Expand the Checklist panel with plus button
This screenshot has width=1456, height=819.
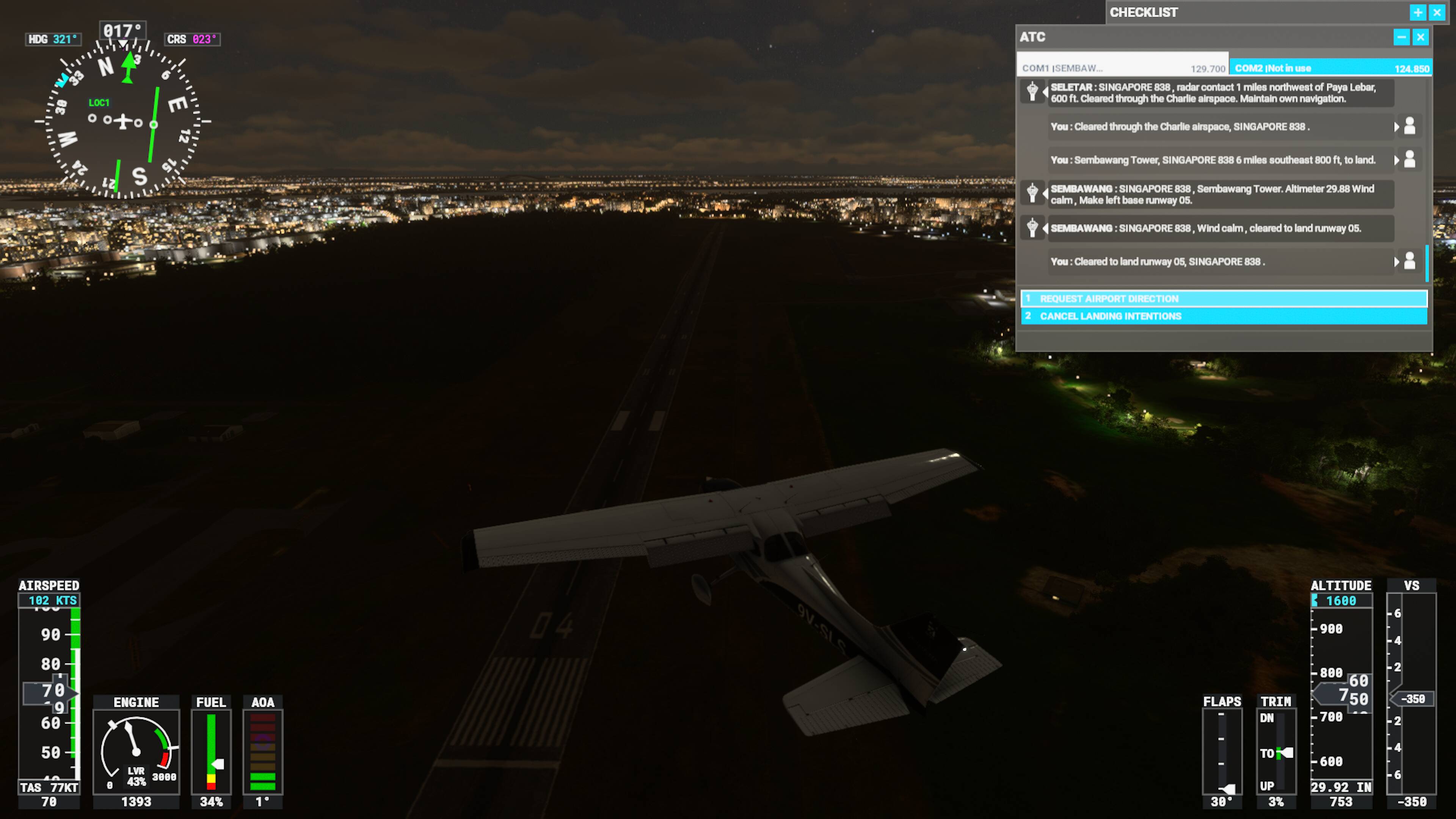1418,13
